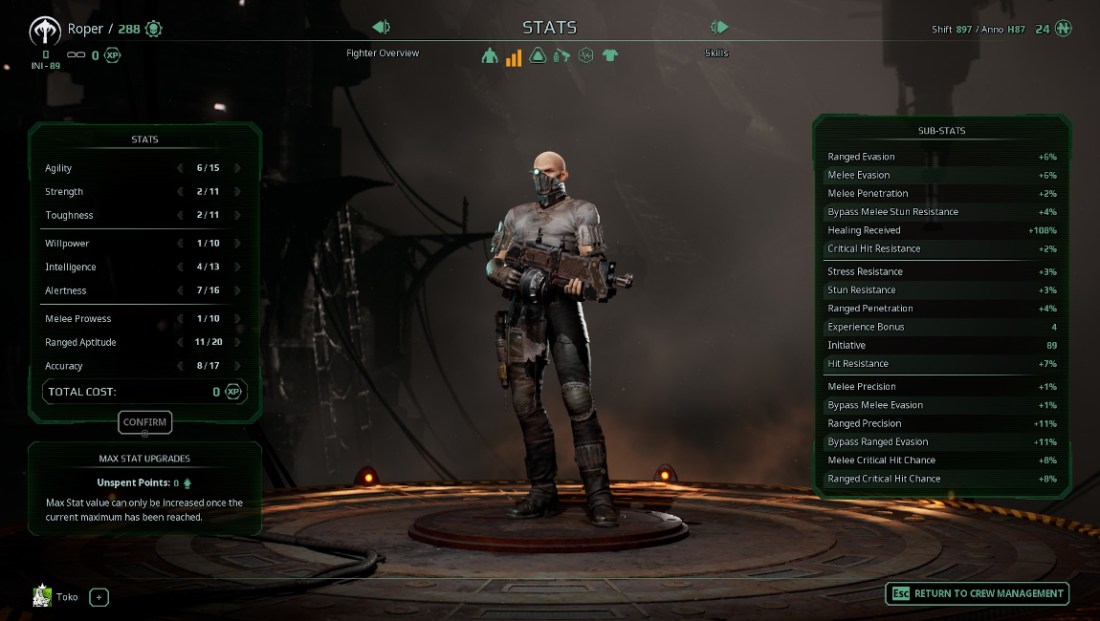Lower Intelligence using the left arrow
Image resolution: width=1100 pixels, height=621 pixels.
180,267
